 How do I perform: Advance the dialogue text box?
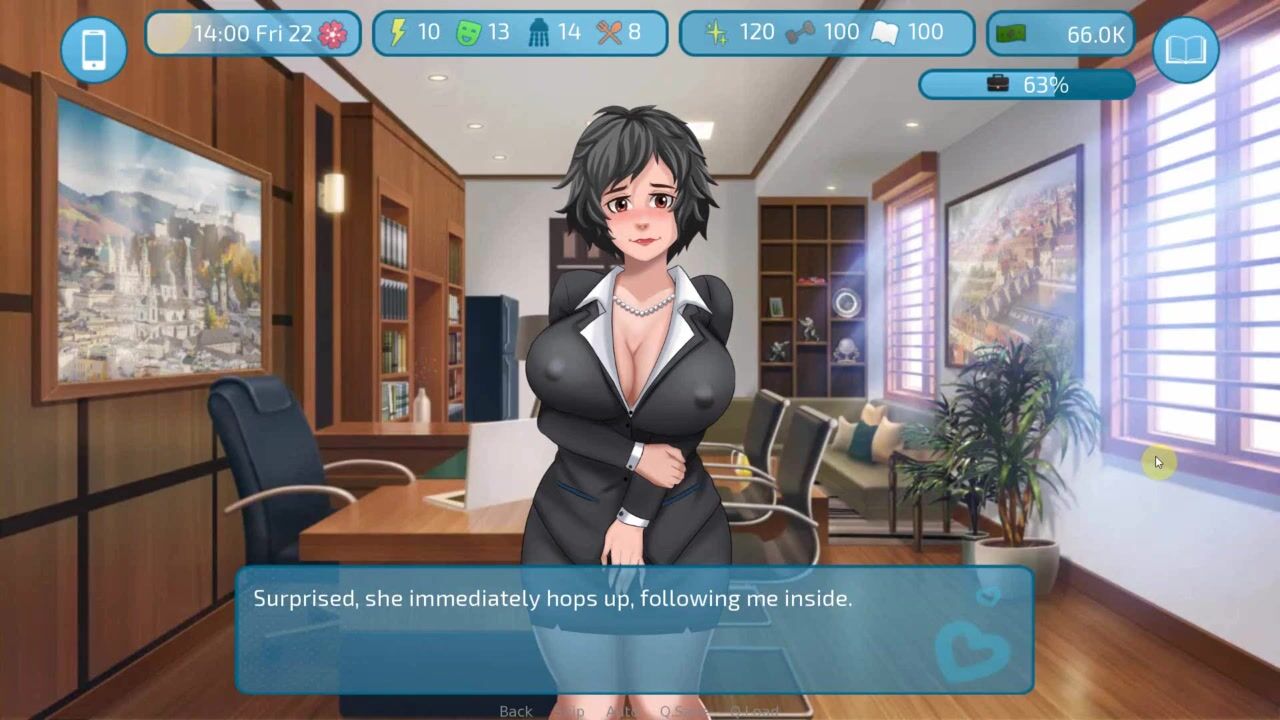point(634,630)
